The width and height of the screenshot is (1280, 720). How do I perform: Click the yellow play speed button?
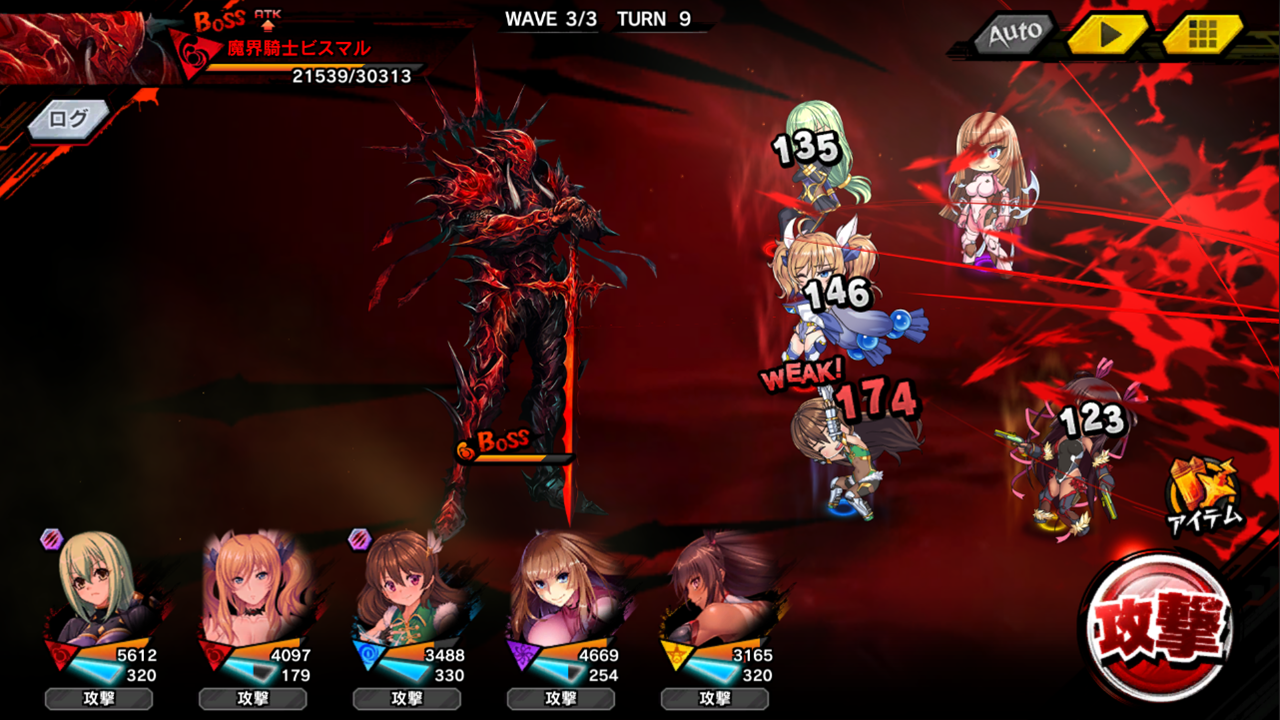point(1108,34)
